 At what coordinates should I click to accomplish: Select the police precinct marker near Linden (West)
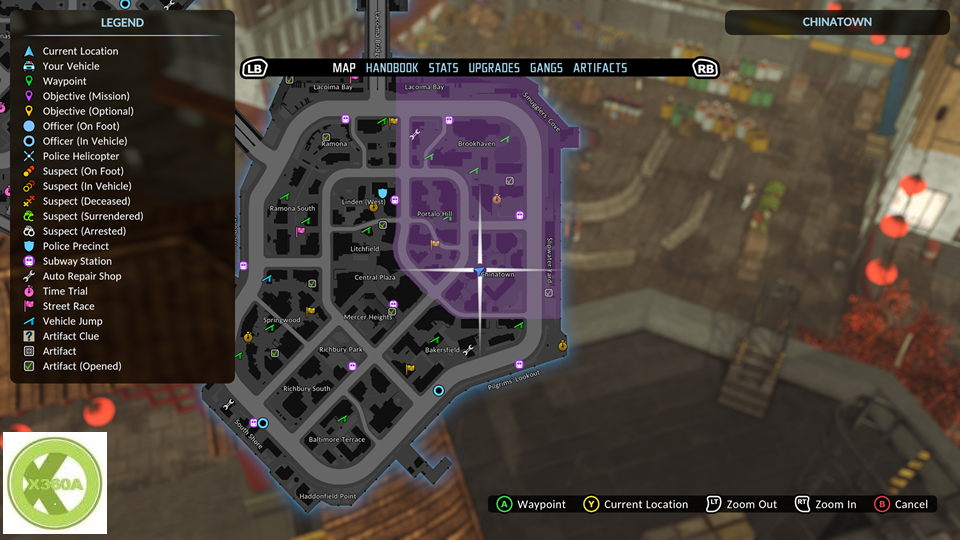(382, 190)
